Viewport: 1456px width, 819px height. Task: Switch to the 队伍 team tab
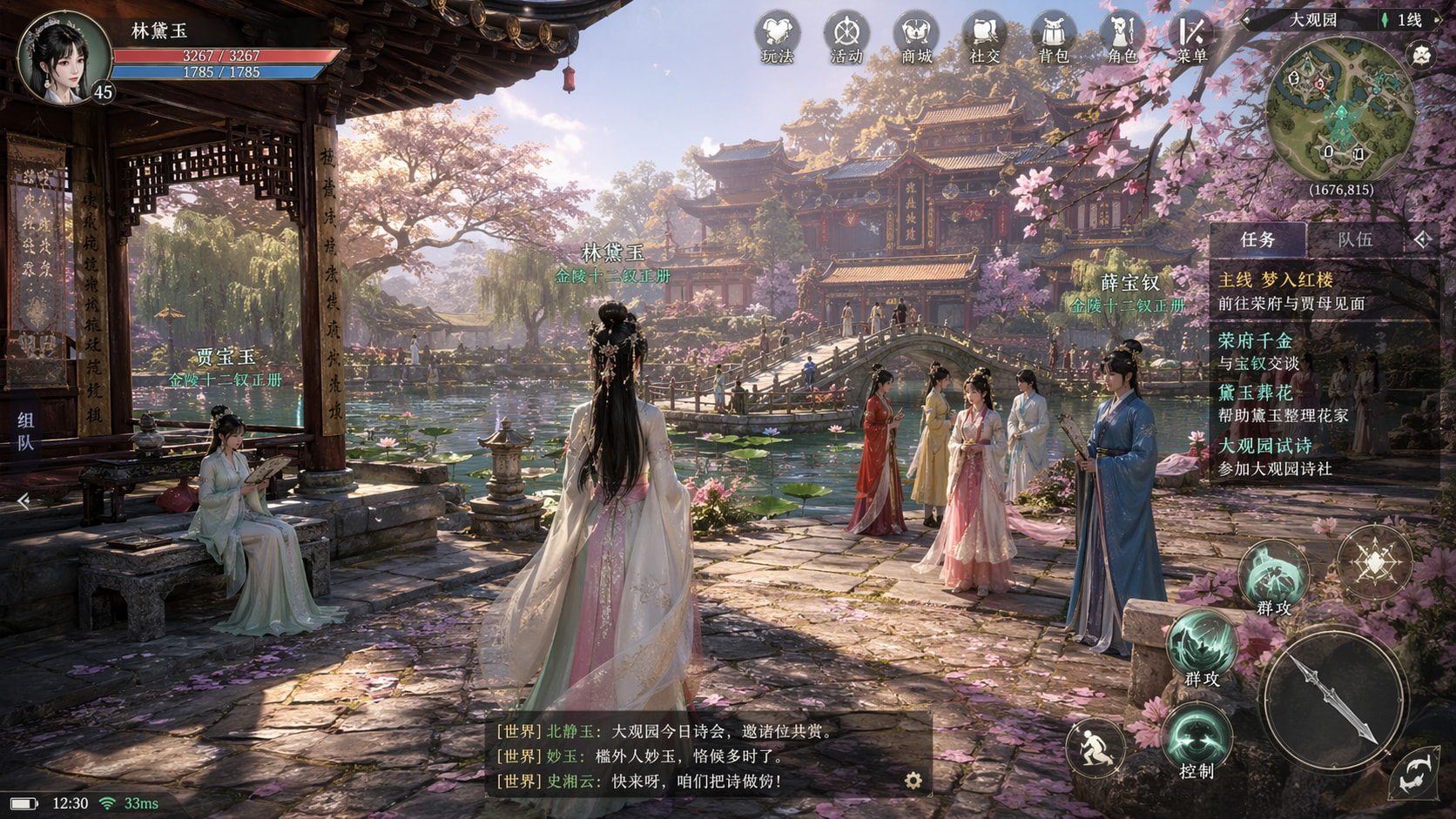pyautogui.click(x=1354, y=239)
